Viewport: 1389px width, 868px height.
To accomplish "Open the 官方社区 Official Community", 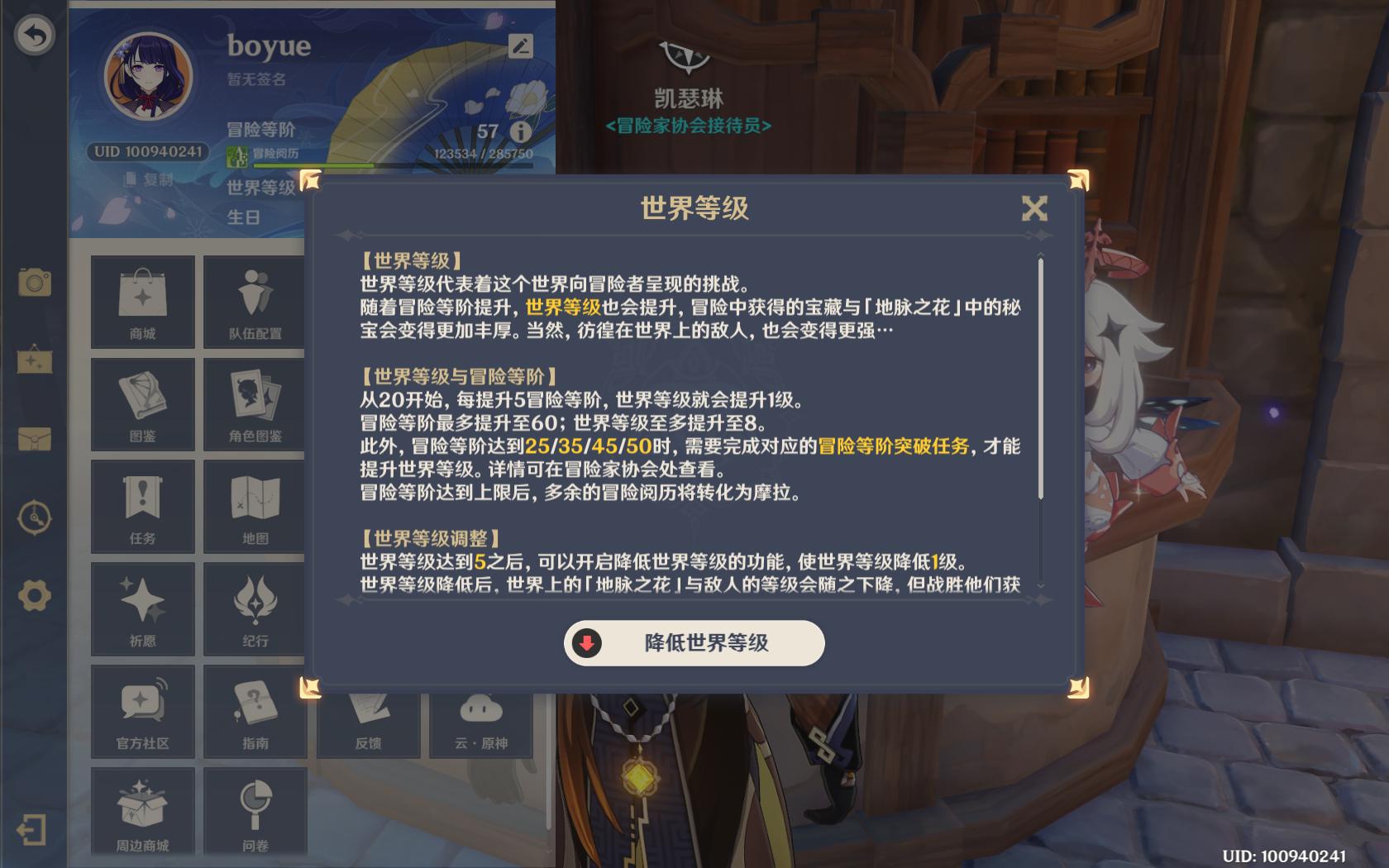I will coord(141,712).
